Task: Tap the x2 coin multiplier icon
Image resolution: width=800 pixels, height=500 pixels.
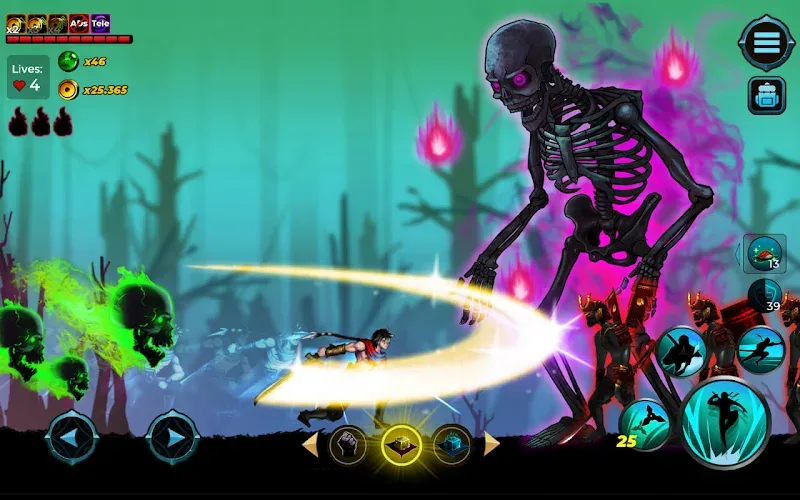Action: click(x=15, y=23)
